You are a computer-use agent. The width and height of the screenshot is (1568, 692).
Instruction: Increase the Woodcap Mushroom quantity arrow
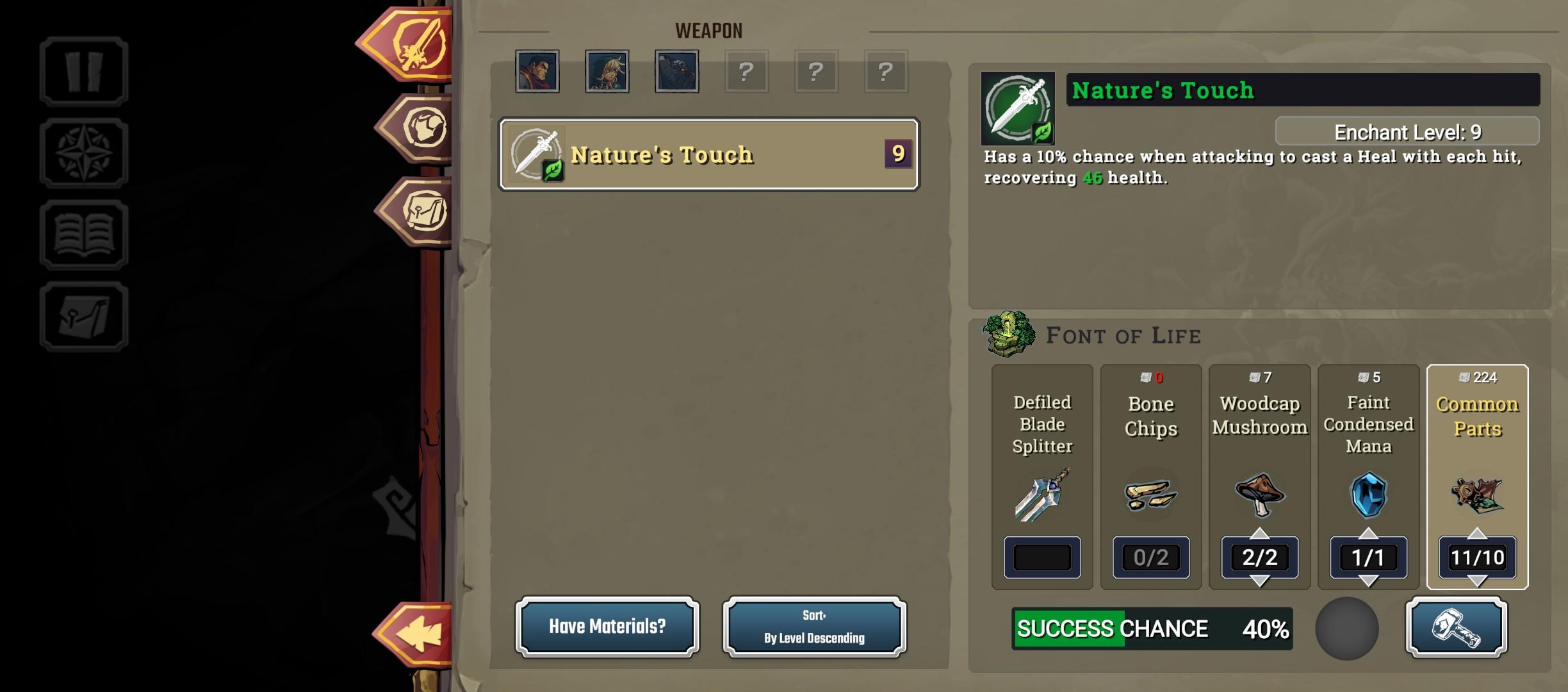[1259, 534]
